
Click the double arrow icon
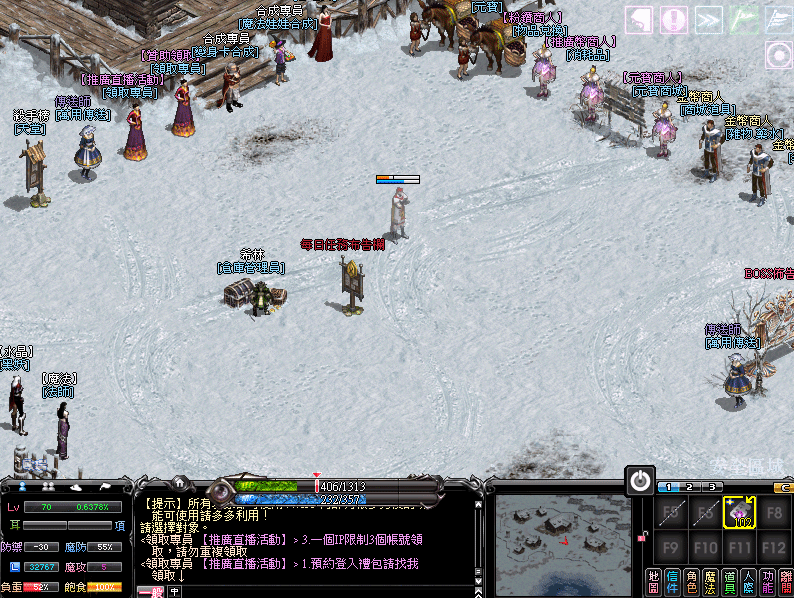[x=708, y=19]
